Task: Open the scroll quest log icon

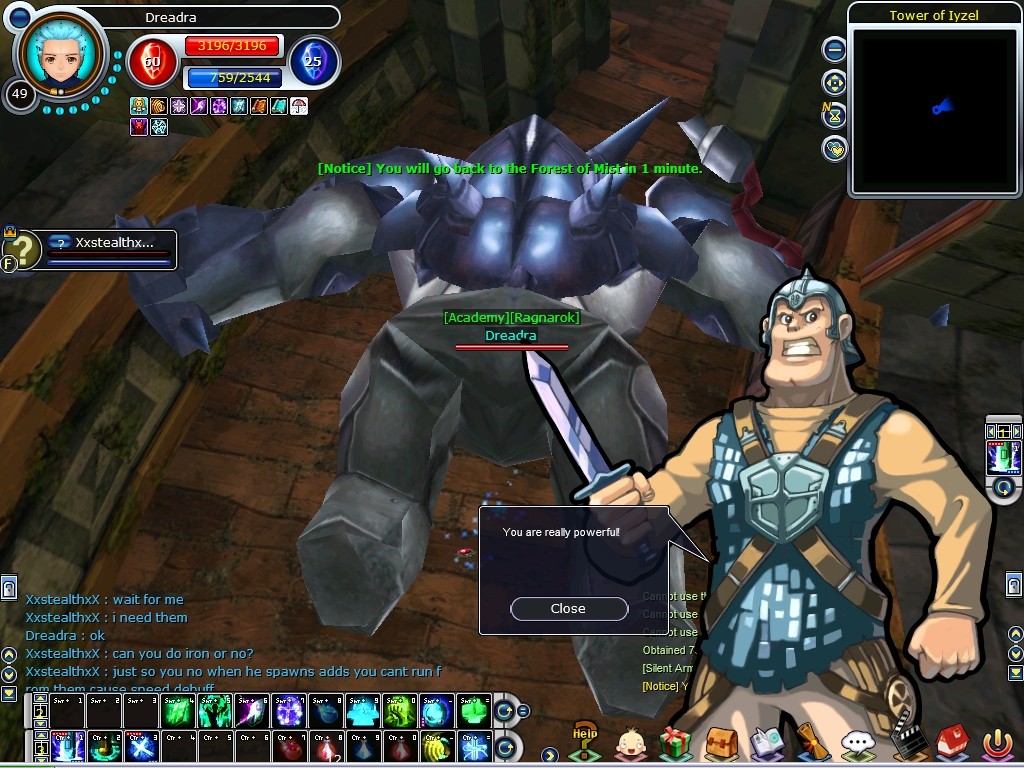Action: (812, 743)
